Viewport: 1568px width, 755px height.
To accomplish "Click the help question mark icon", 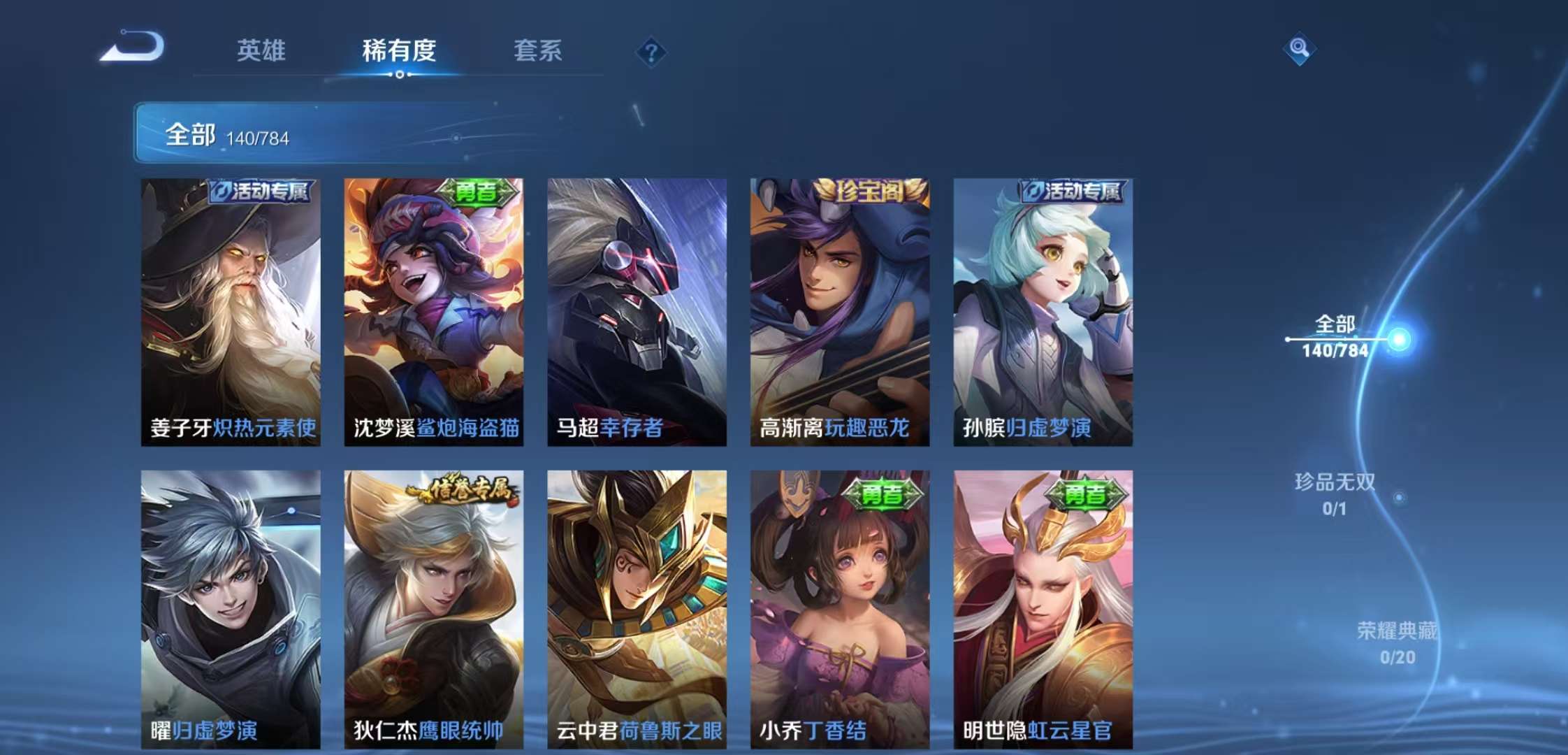I will click(x=653, y=50).
